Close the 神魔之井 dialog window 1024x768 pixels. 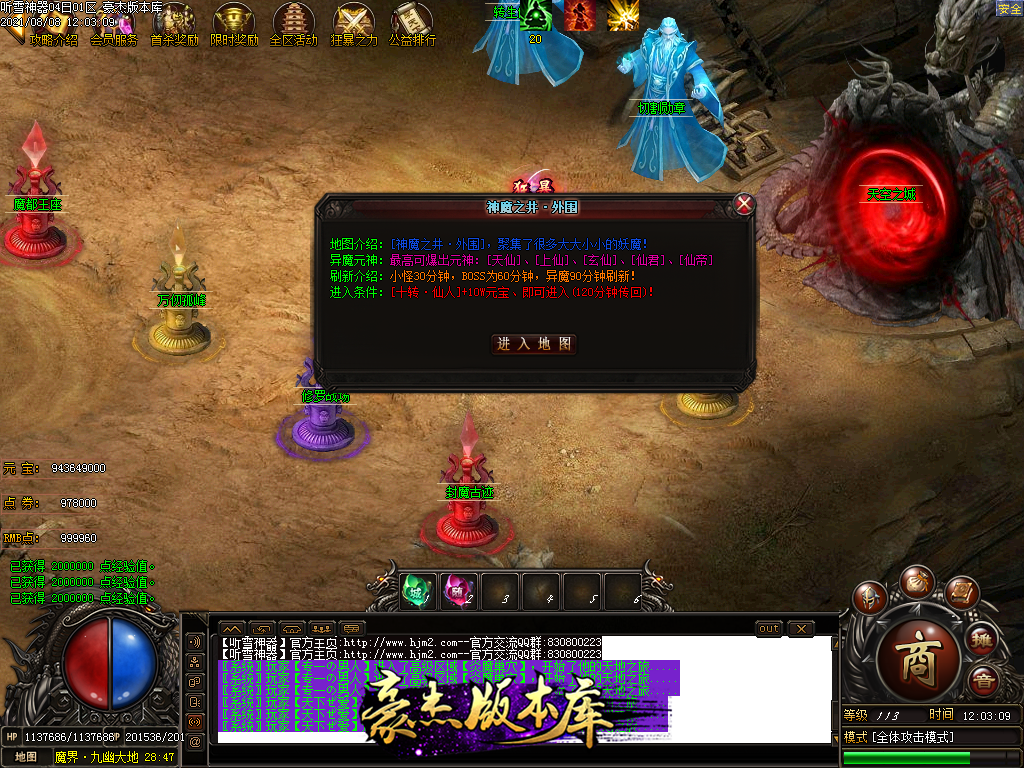pyautogui.click(x=743, y=204)
